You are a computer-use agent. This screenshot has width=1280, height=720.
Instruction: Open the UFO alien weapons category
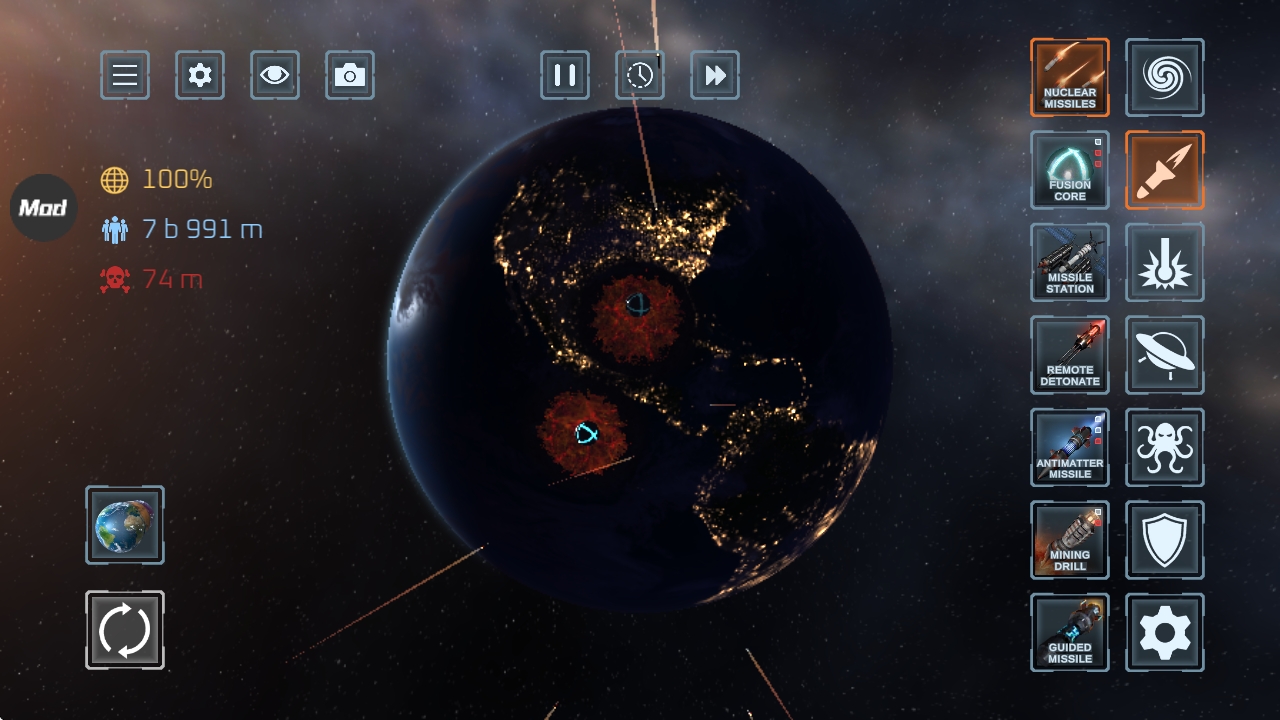[x=1165, y=355]
